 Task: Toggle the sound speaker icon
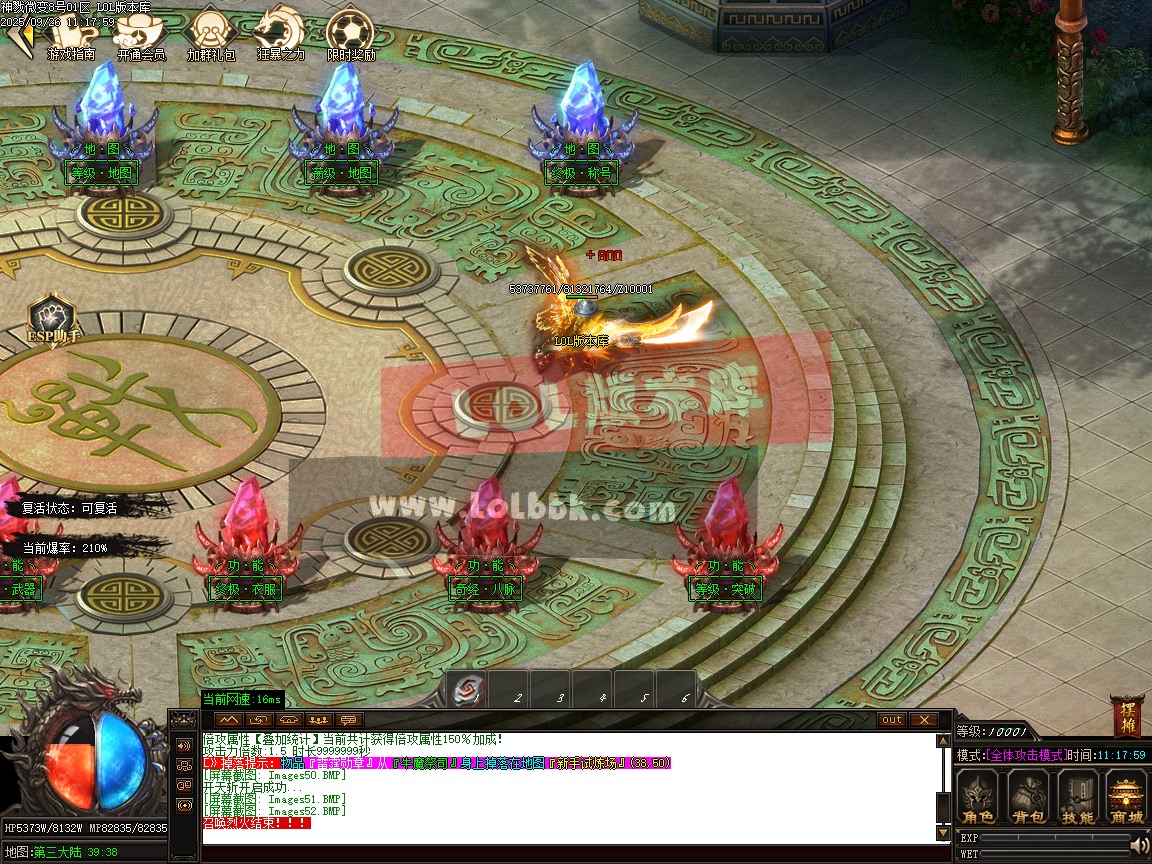coord(1139,846)
